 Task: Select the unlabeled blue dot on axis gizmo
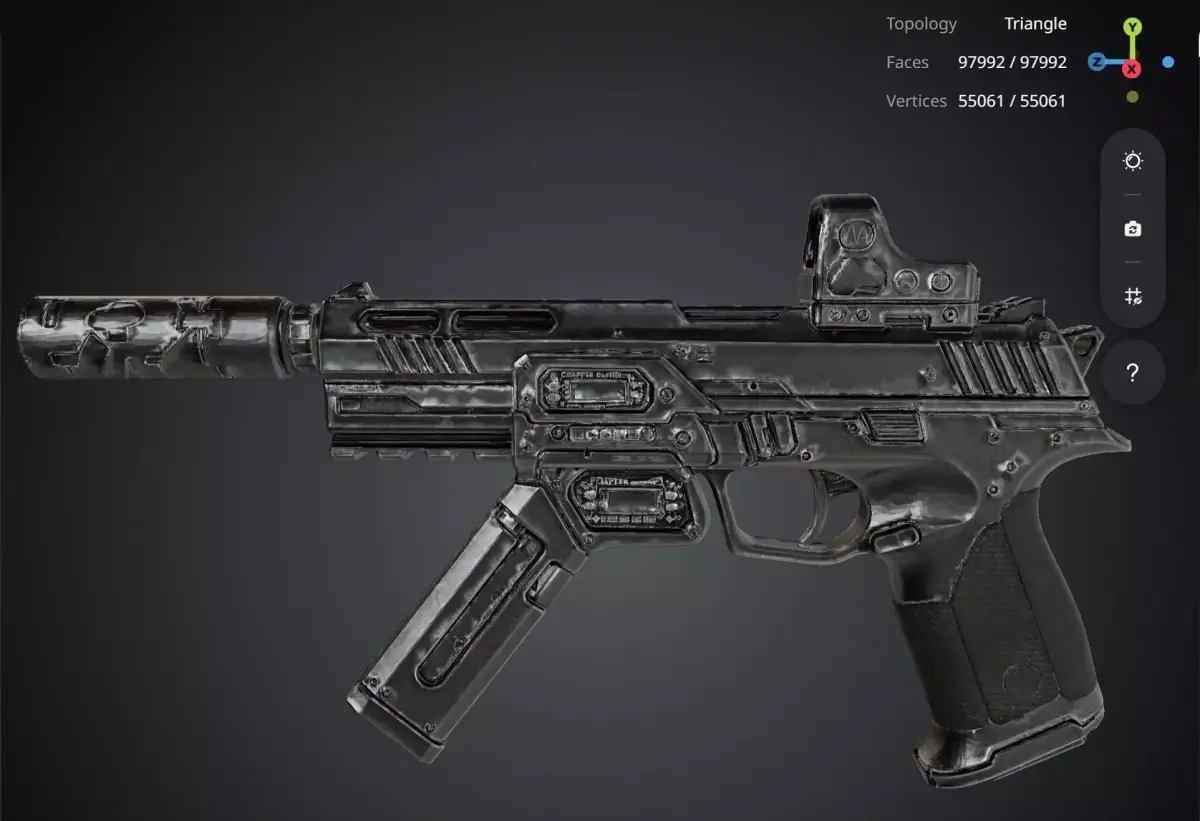[1168, 62]
